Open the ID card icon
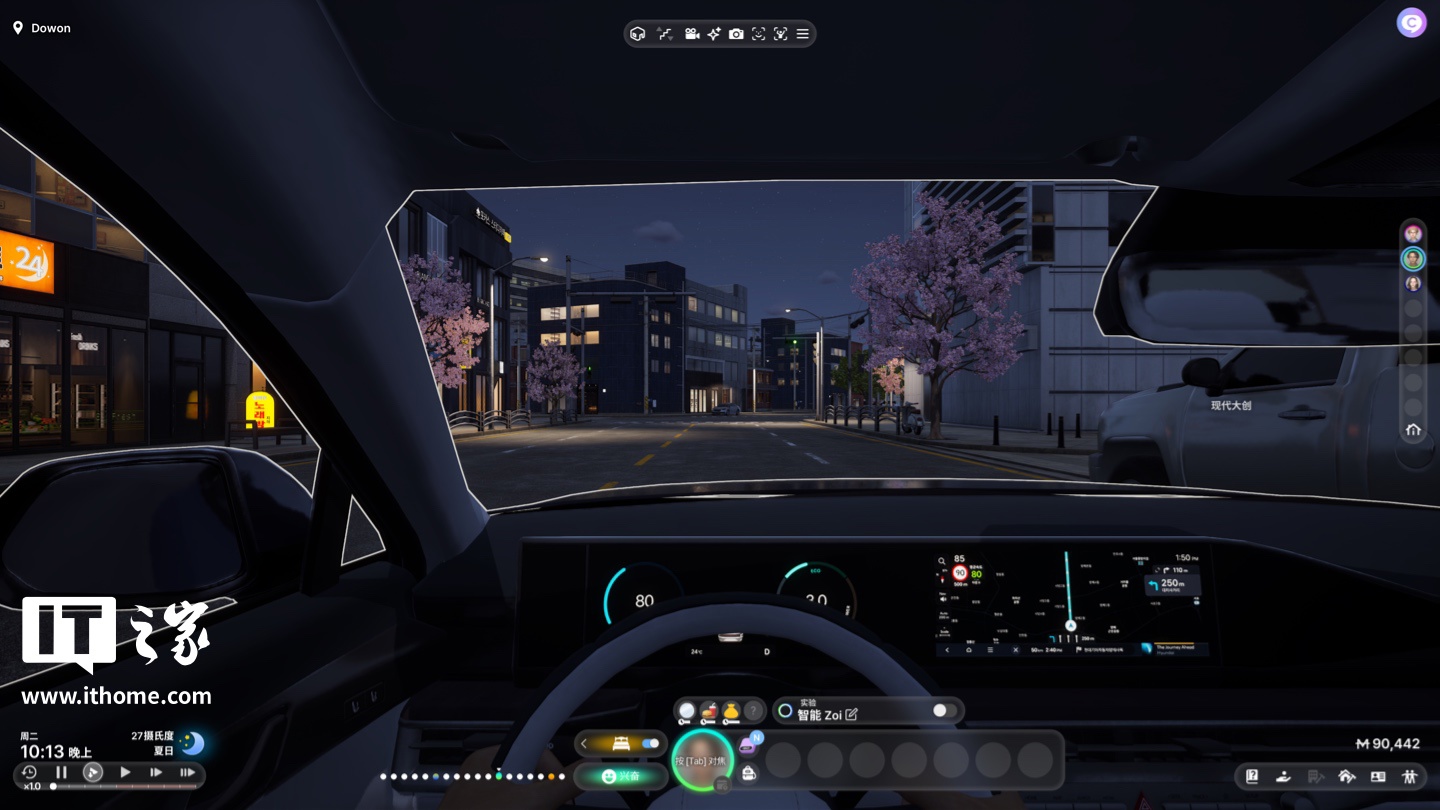This screenshot has width=1440, height=810. [1378, 776]
